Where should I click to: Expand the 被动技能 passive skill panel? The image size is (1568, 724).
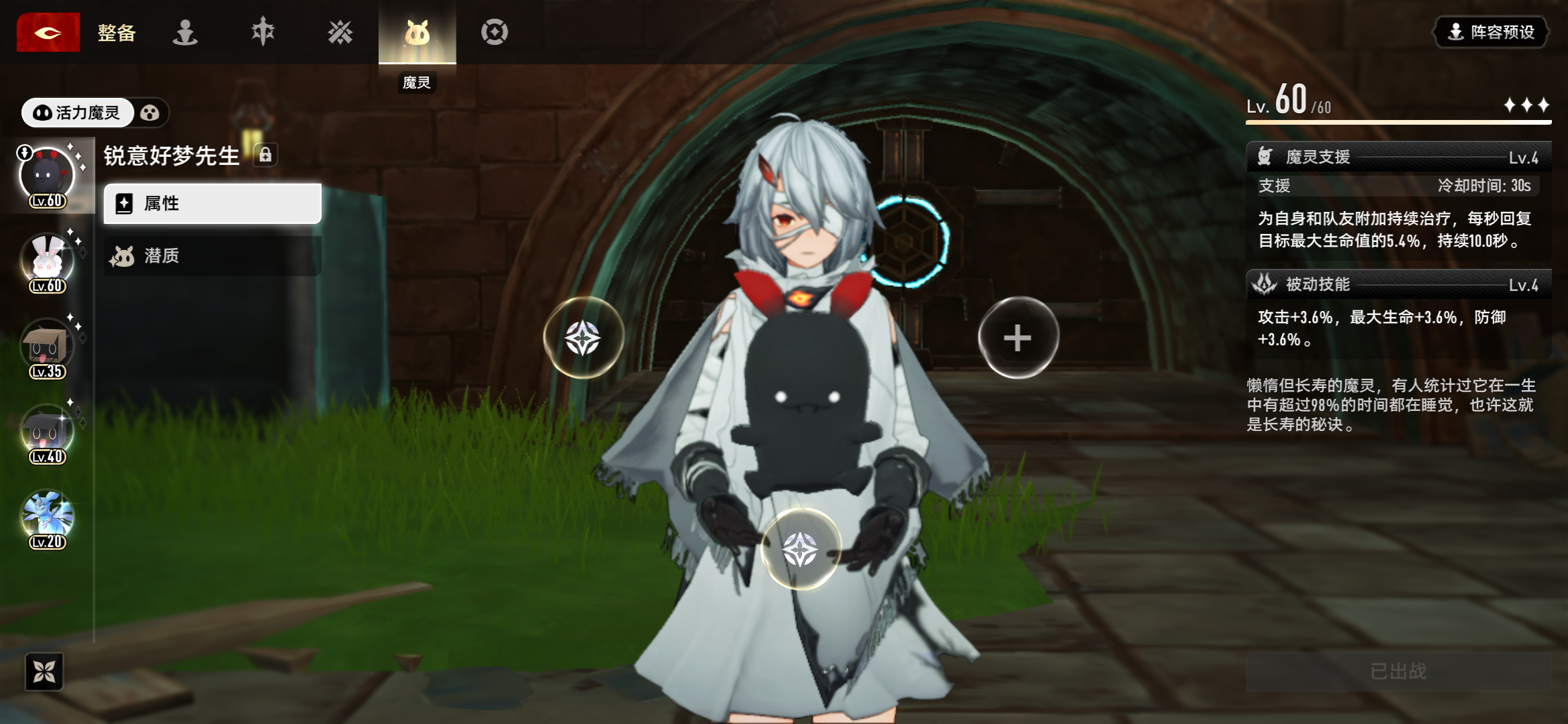coord(1398,286)
